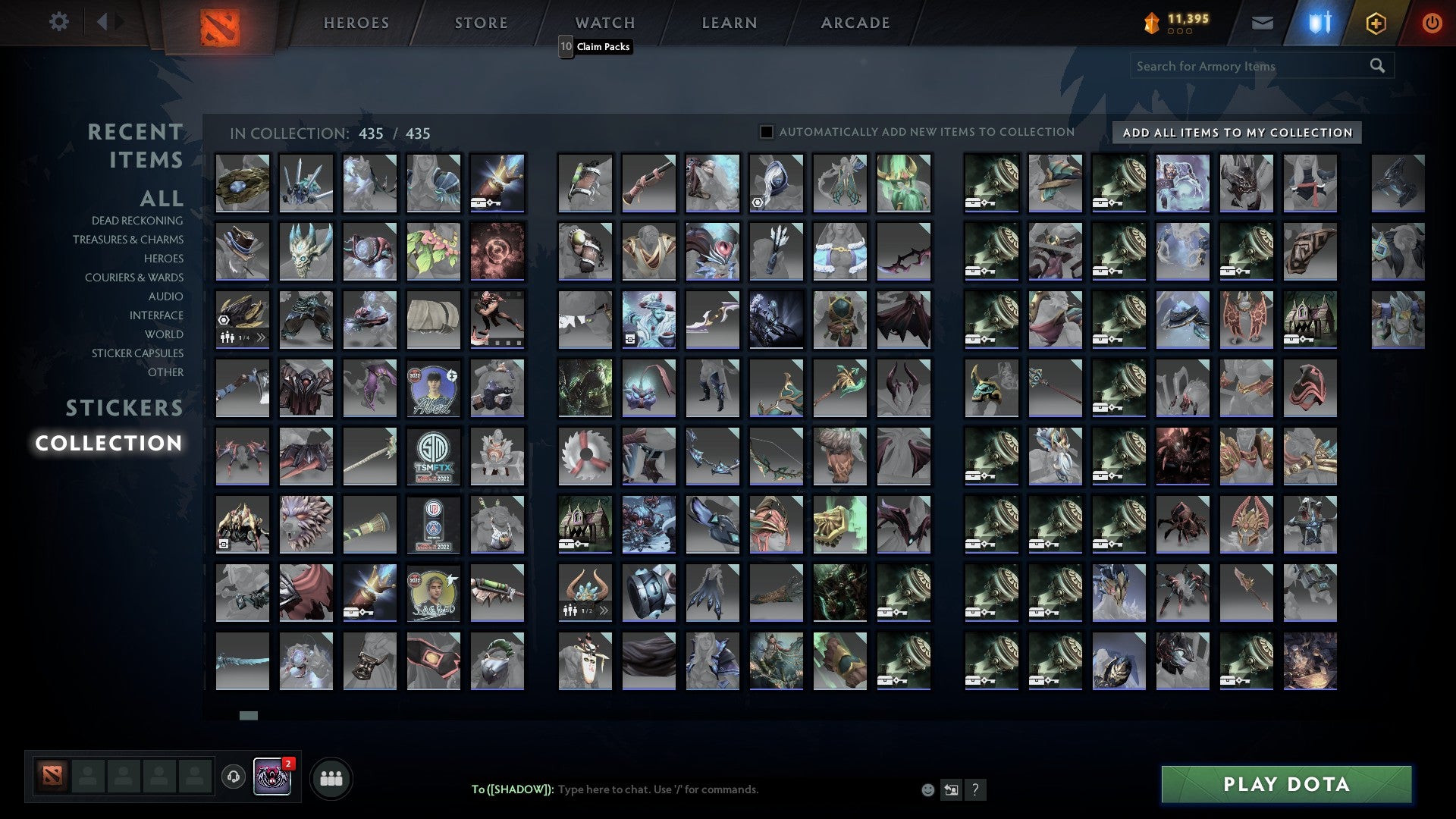Click the emoticon smiley icon in chat bar
Screen dimensions: 1456x819
(927, 789)
